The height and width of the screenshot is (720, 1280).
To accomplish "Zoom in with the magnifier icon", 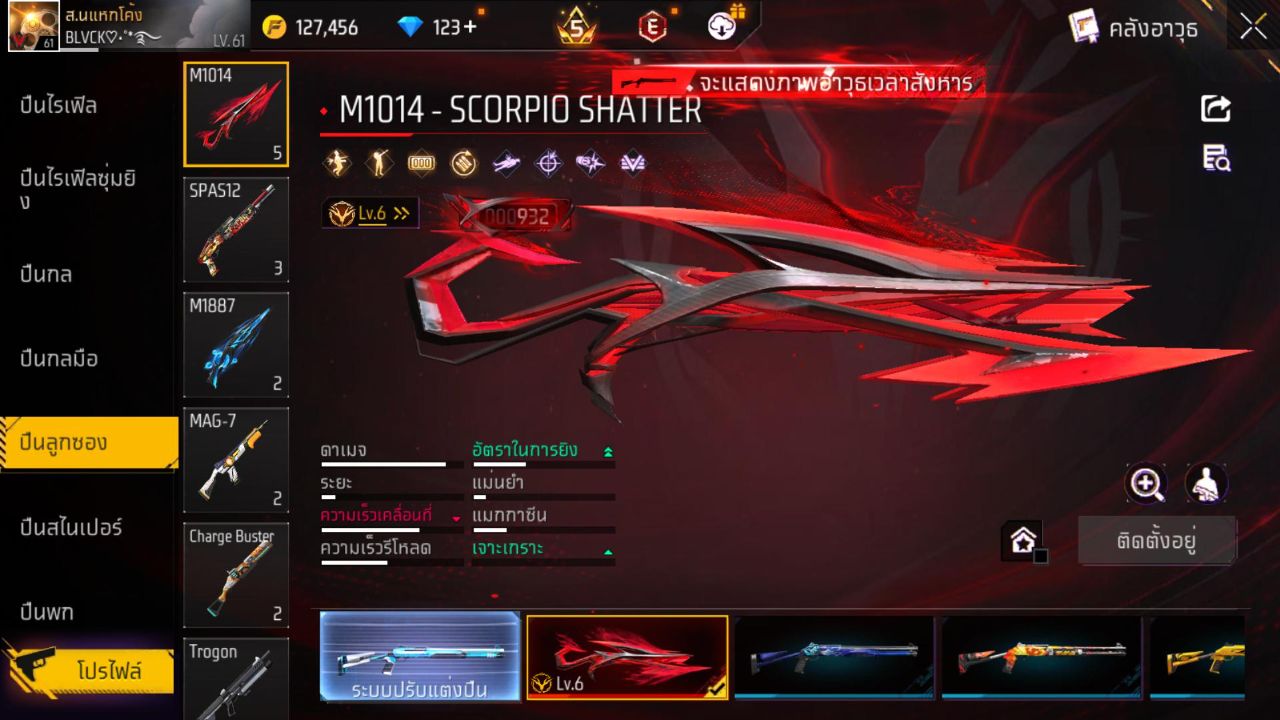I will tap(1146, 484).
